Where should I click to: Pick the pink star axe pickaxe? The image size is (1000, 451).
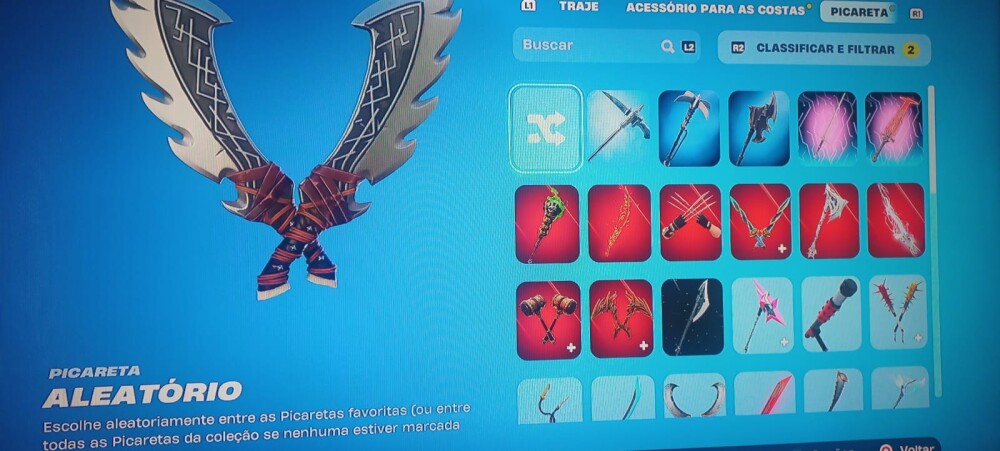(x=762, y=314)
